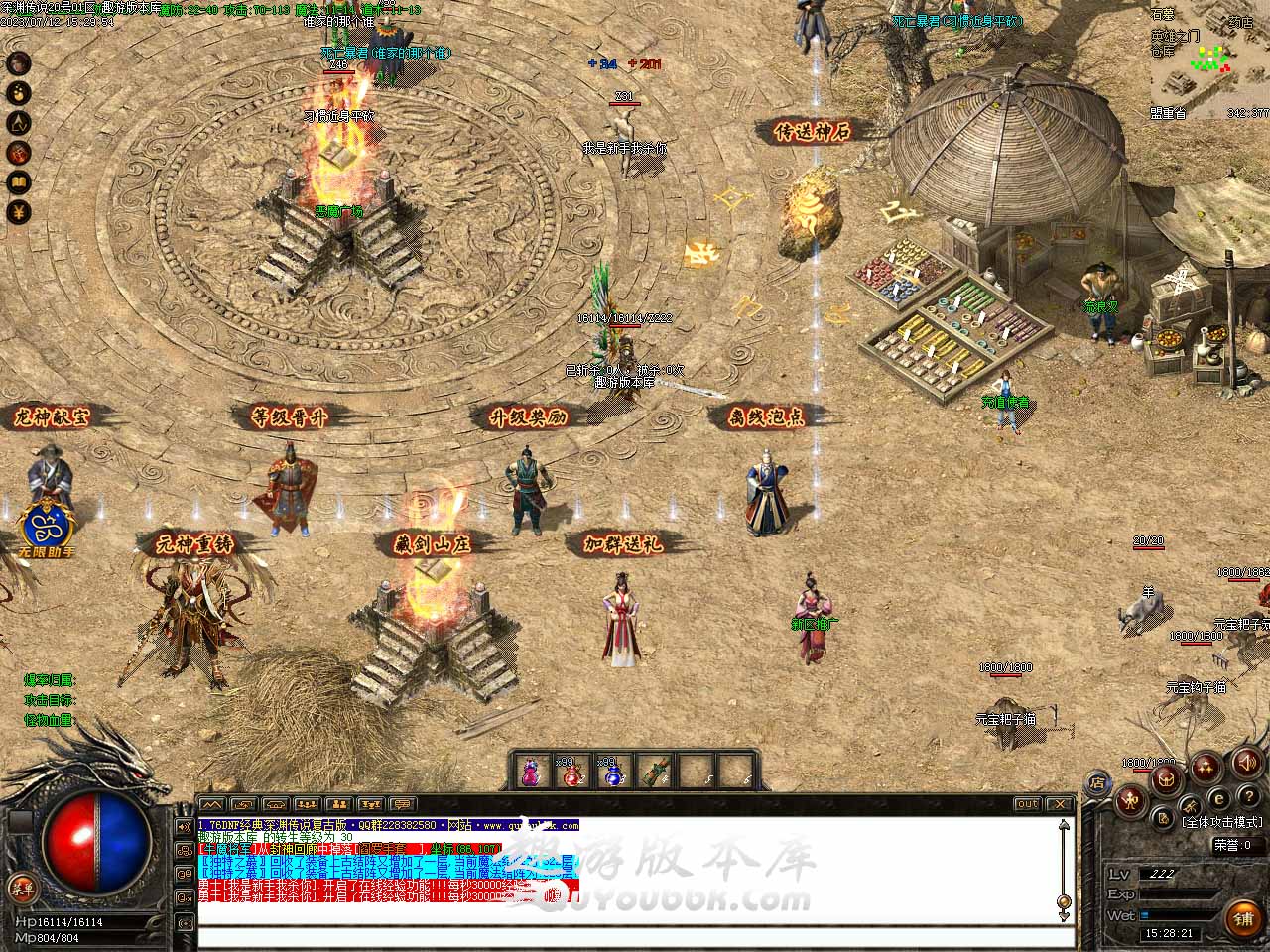Open the 菜单 menu button

point(20,888)
